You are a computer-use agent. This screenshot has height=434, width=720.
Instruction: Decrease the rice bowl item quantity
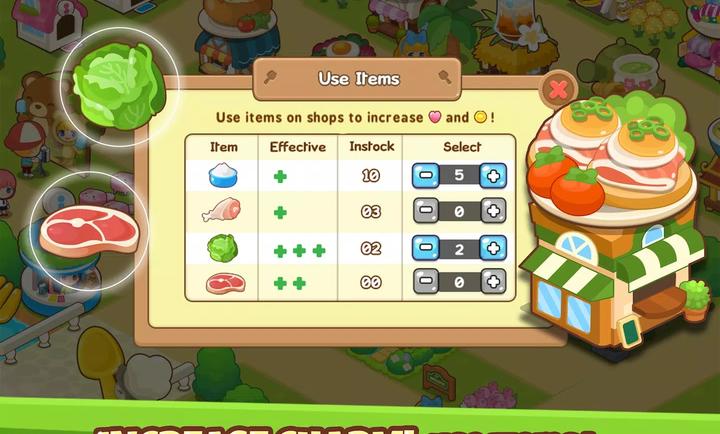(425, 176)
